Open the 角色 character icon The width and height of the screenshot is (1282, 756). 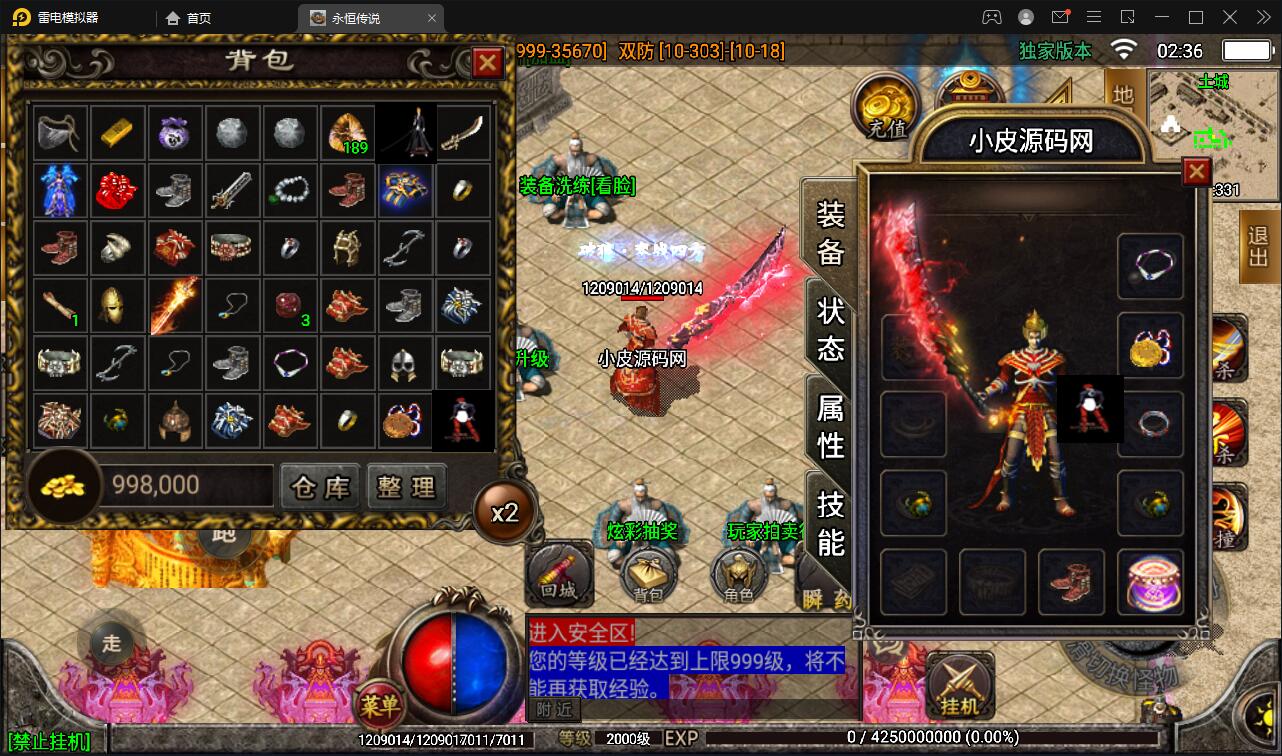tap(738, 576)
